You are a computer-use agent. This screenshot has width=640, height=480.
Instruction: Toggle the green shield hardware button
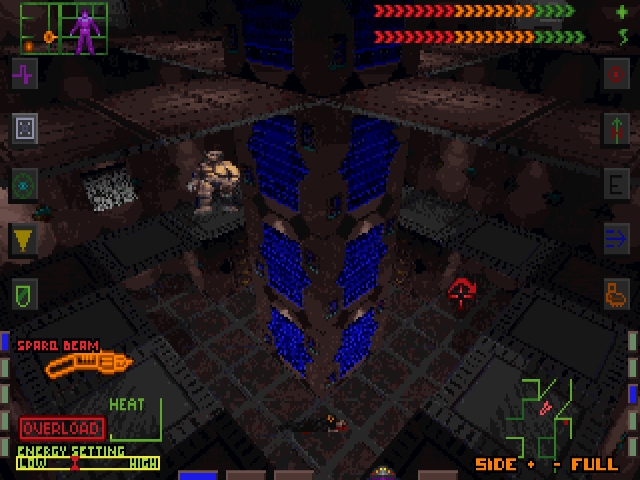[24, 294]
